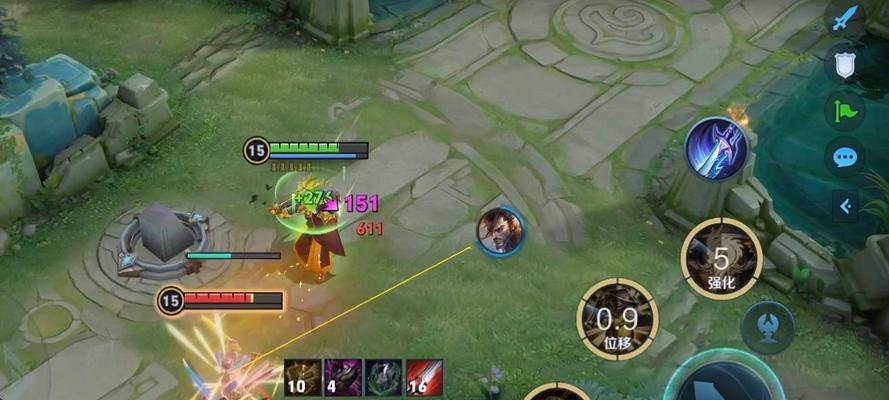The image size is (889, 400).
Task: Tap the small round winged button
Action: click(x=768, y=328)
